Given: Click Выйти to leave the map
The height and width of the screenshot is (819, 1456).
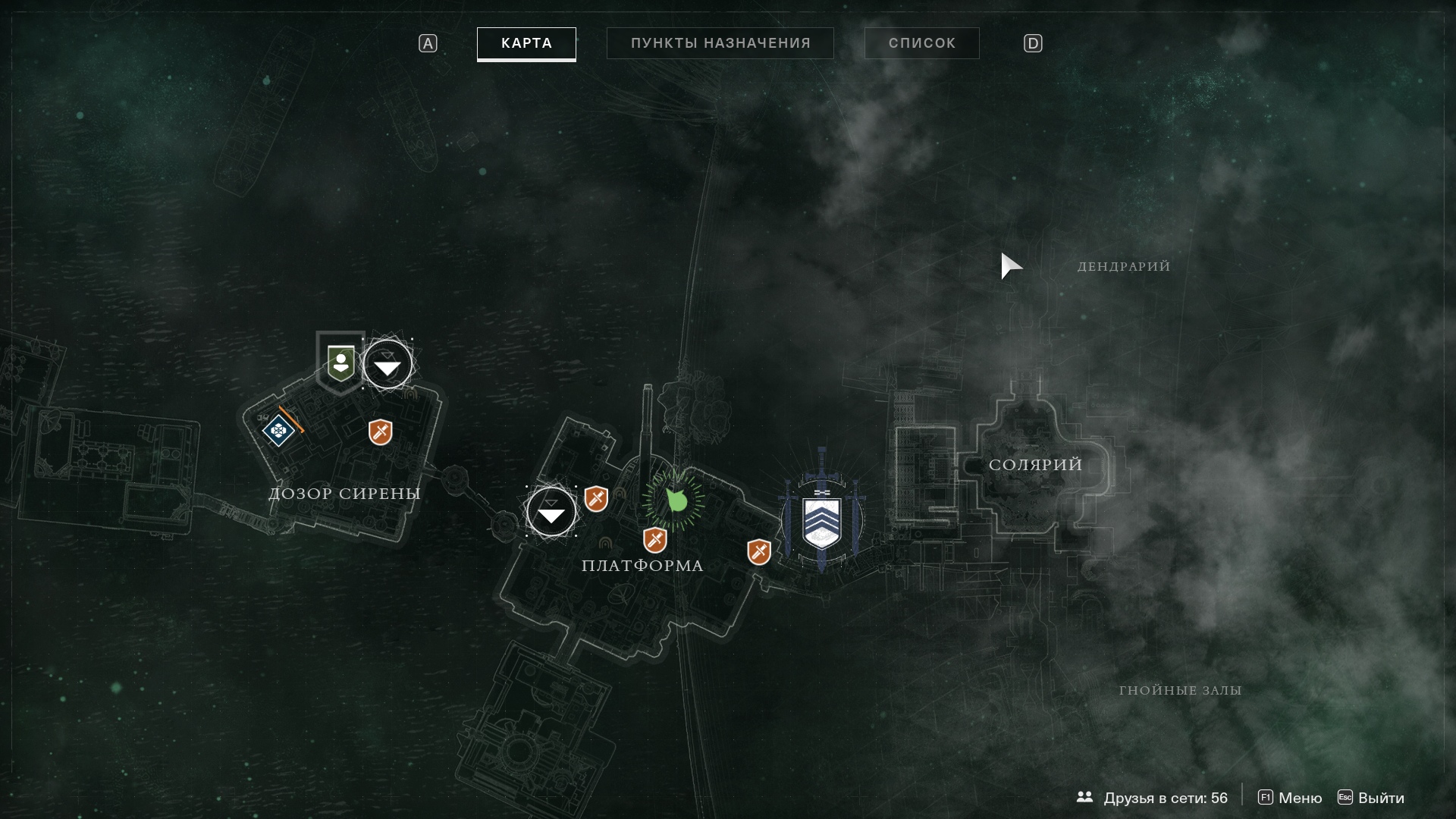Looking at the screenshot, I should pyautogui.click(x=1371, y=798).
